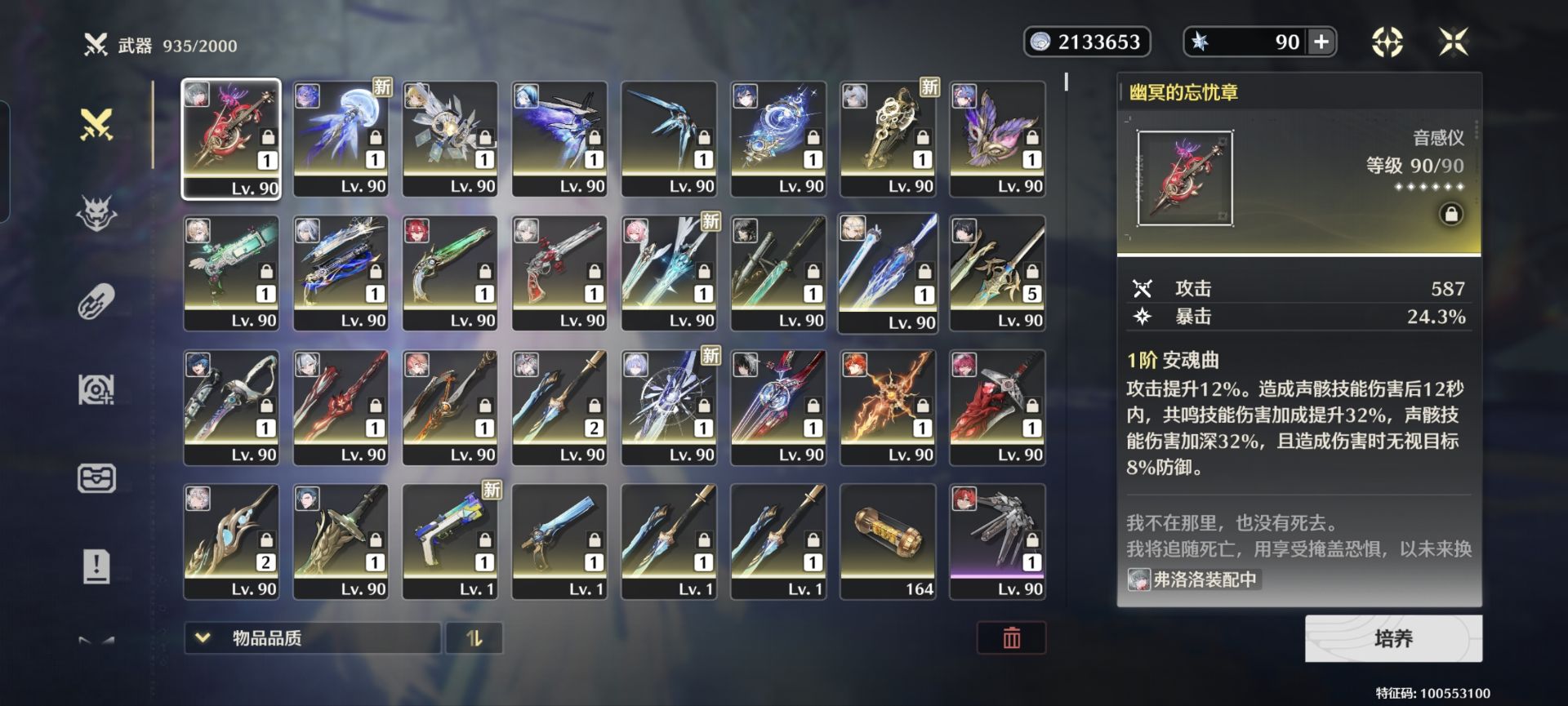This screenshot has height=706, width=1568.
Task: Open the red trash can discard mode
Action: click(1011, 638)
